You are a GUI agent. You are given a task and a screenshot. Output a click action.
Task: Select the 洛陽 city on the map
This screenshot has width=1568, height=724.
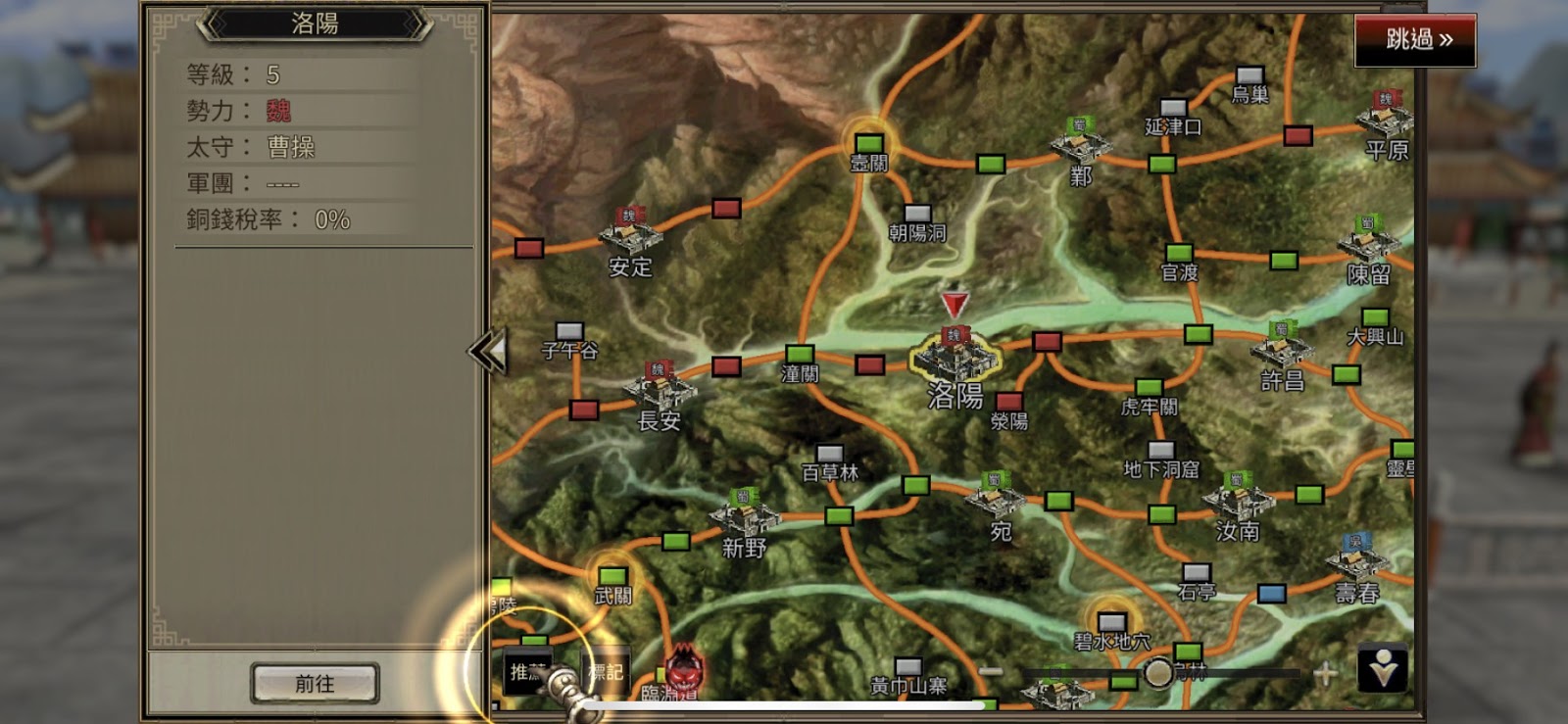[955, 356]
